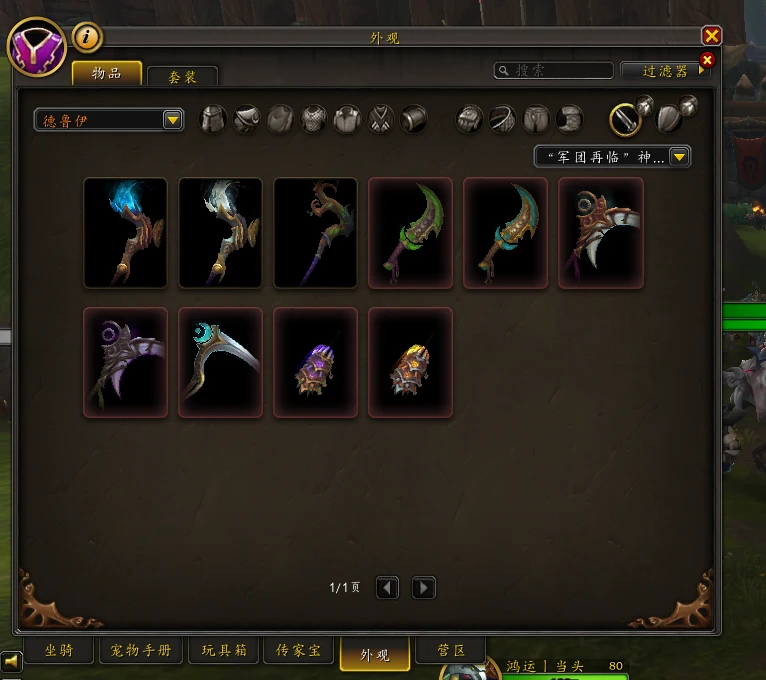Image resolution: width=766 pixels, height=680 pixels.
Task: Go to the next appearance page
Action: click(423, 587)
